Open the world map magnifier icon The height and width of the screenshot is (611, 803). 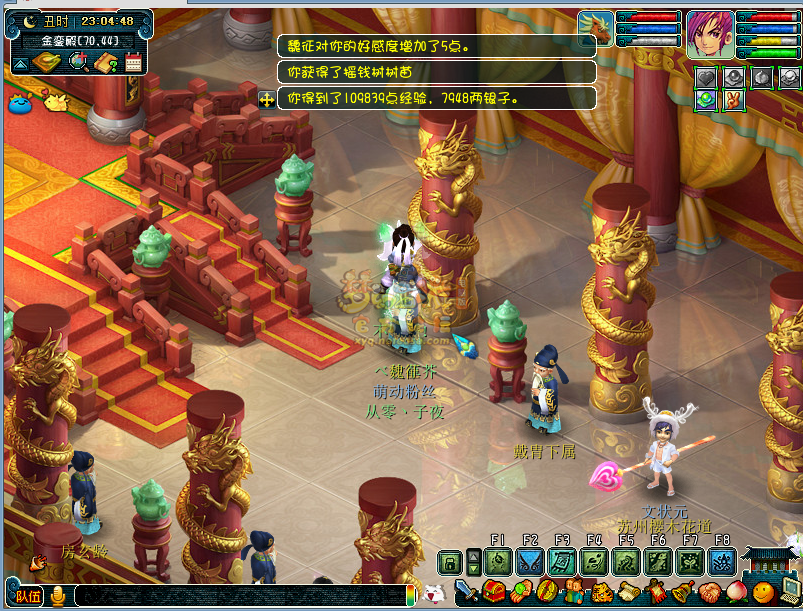tap(78, 63)
